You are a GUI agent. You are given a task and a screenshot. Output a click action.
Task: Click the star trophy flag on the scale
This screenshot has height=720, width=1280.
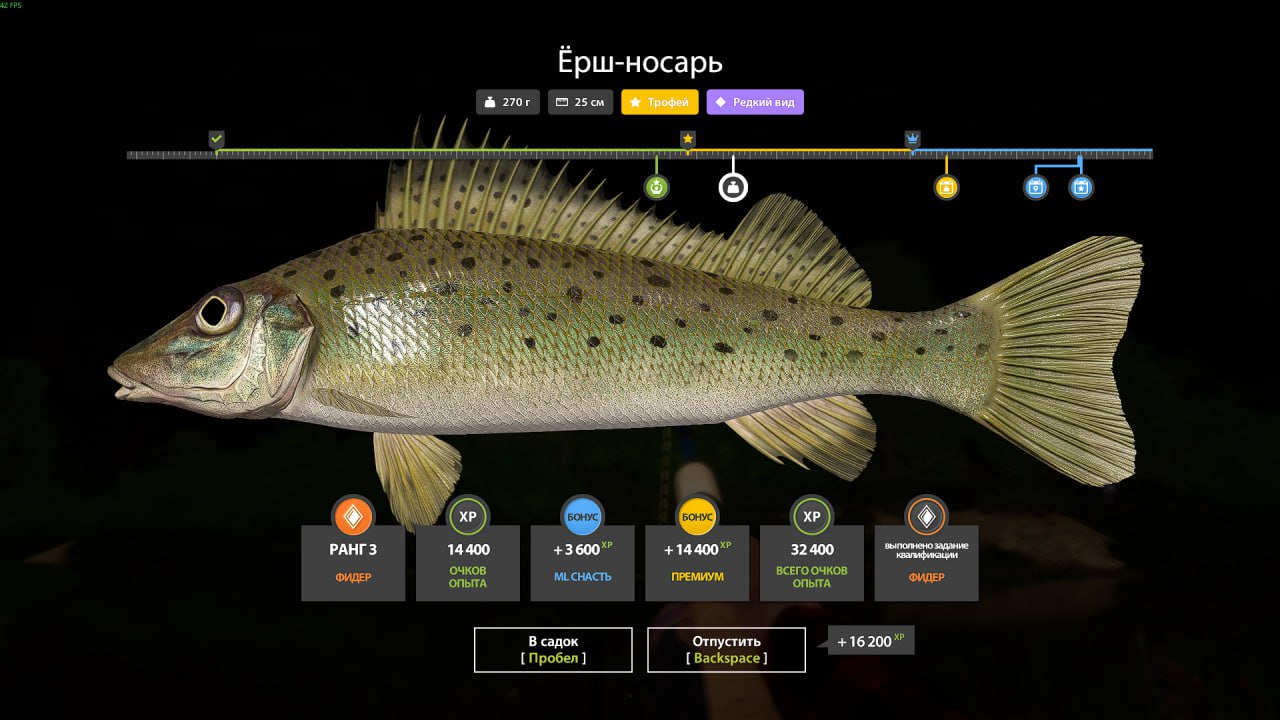pyautogui.click(x=688, y=139)
